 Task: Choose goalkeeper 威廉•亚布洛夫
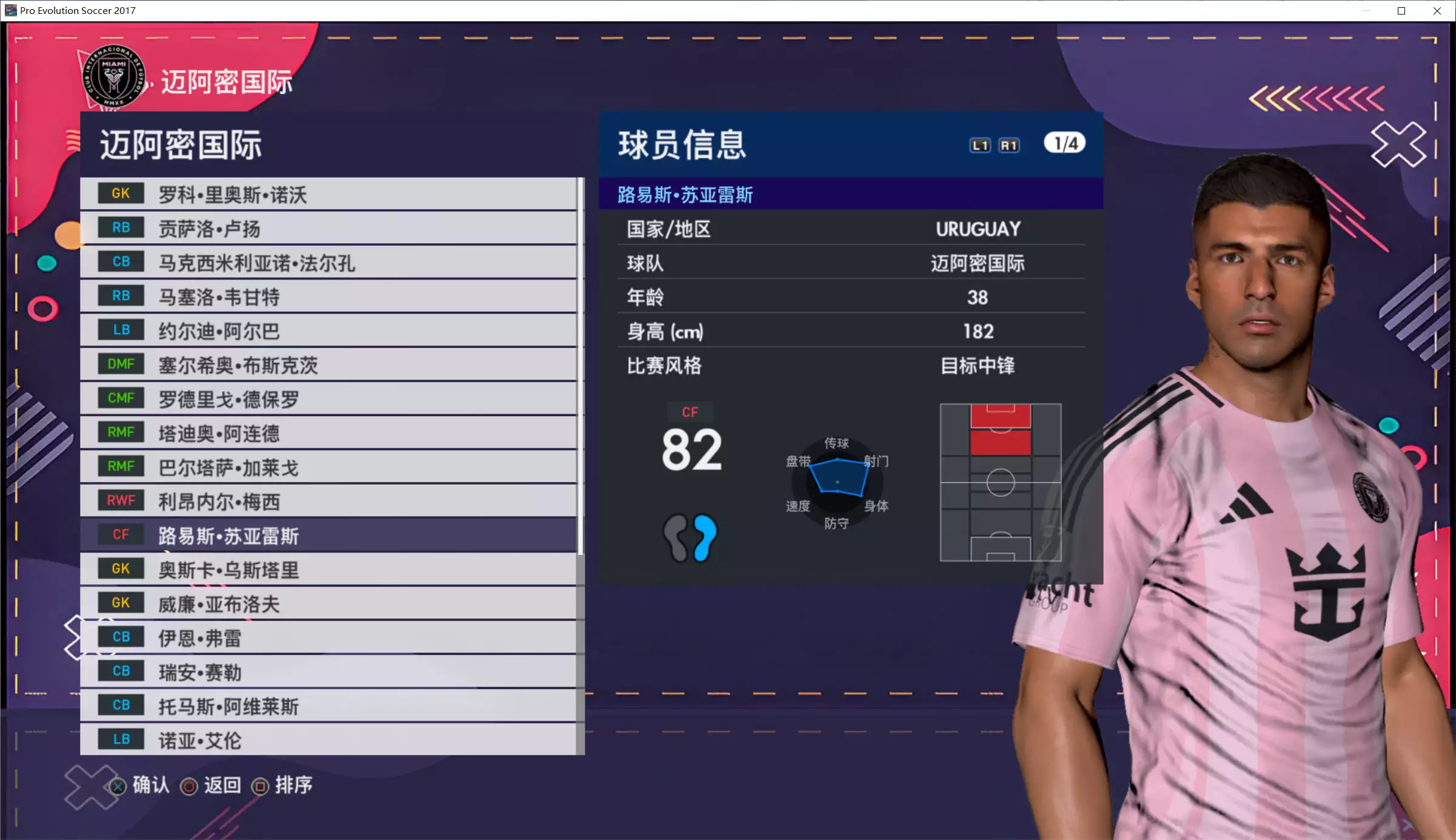click(x=327, y=603)
